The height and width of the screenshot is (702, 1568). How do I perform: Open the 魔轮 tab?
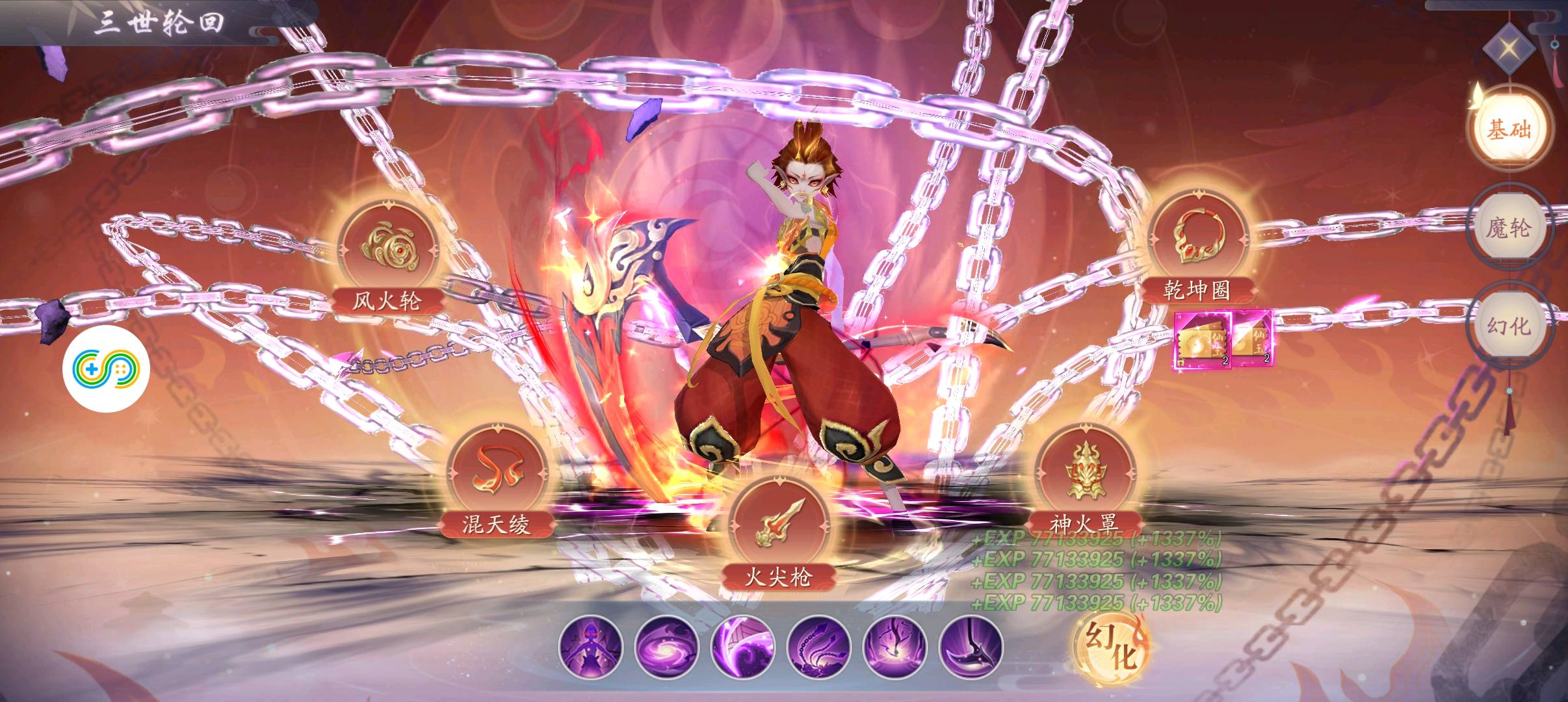tap(1508, 229)
